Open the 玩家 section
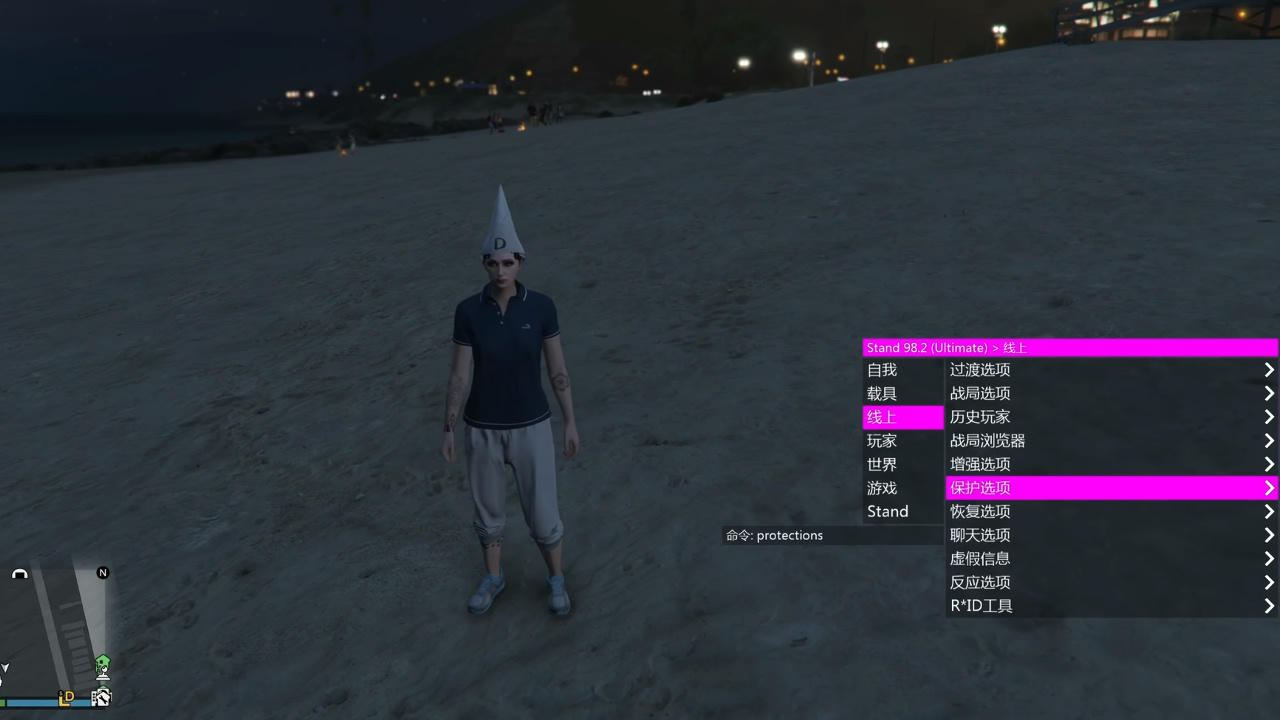Image resolution: width=1280 pixels, height=720 pixels. tap(881, 440)
